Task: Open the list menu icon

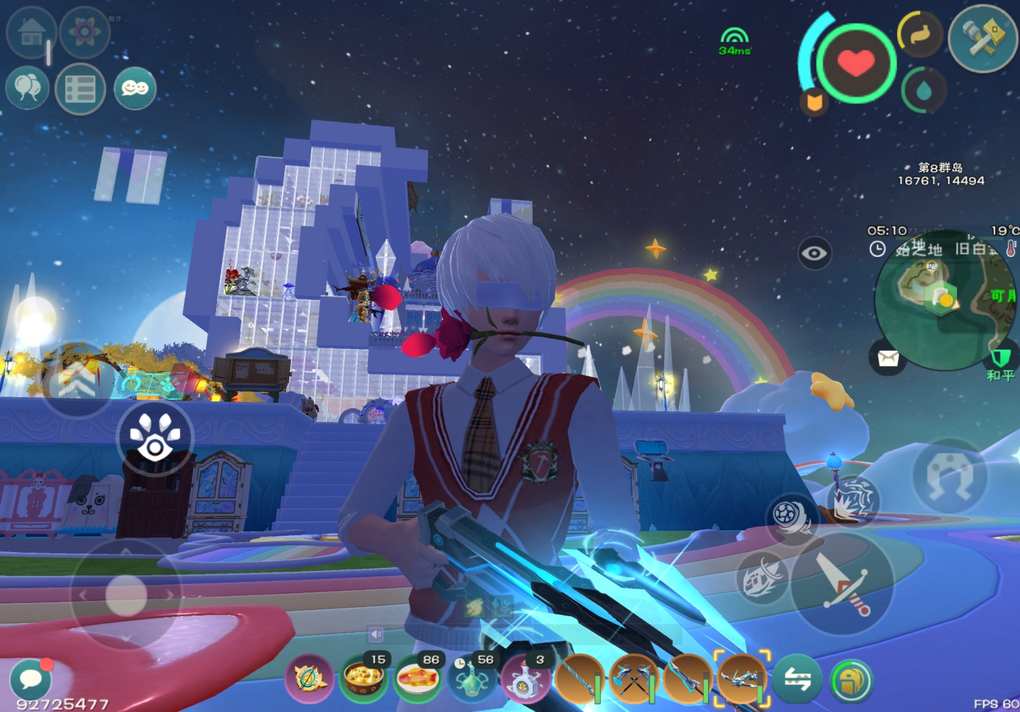Action: [x=80, y=89]
